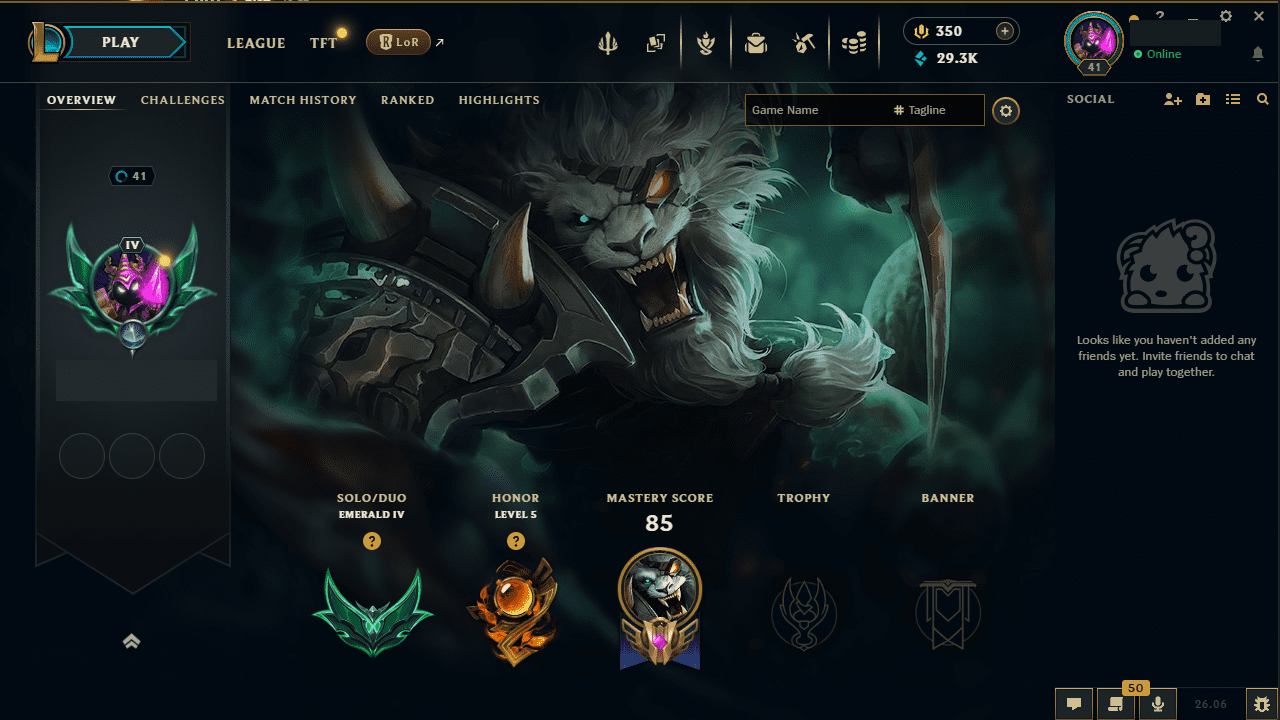Report a bug with the bug icon

[x=1262, y=704]
